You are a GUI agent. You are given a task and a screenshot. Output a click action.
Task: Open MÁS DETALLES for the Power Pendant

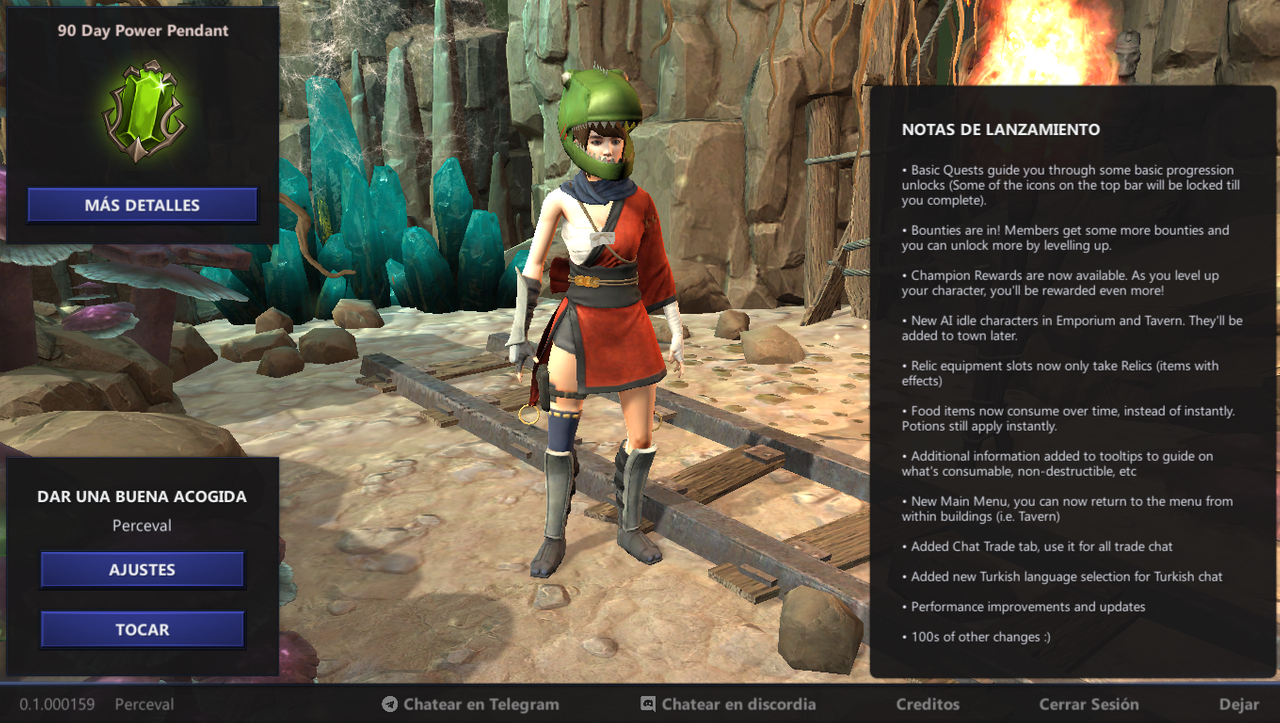point(142,205)
